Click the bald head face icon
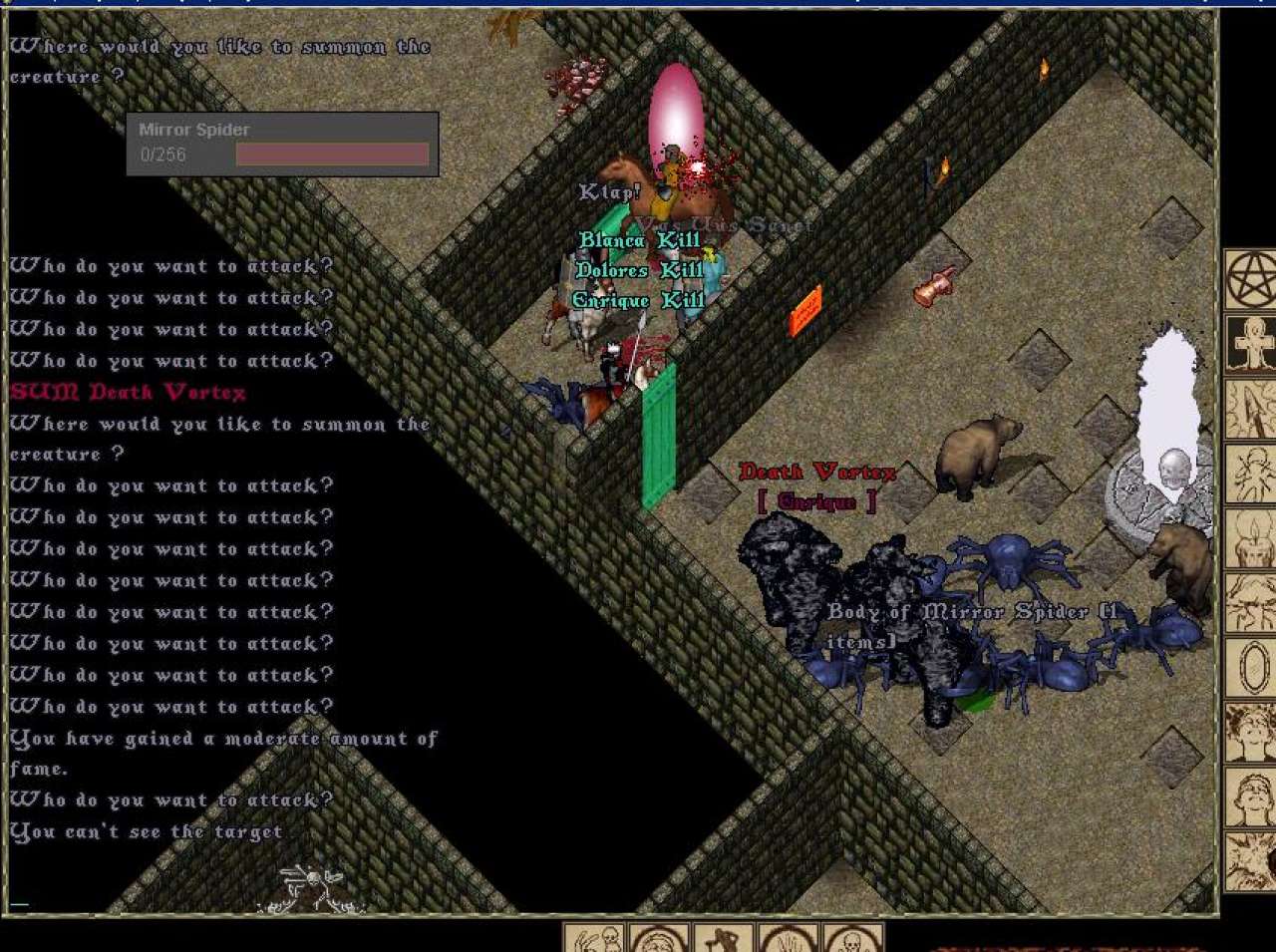 point(1250,795)
